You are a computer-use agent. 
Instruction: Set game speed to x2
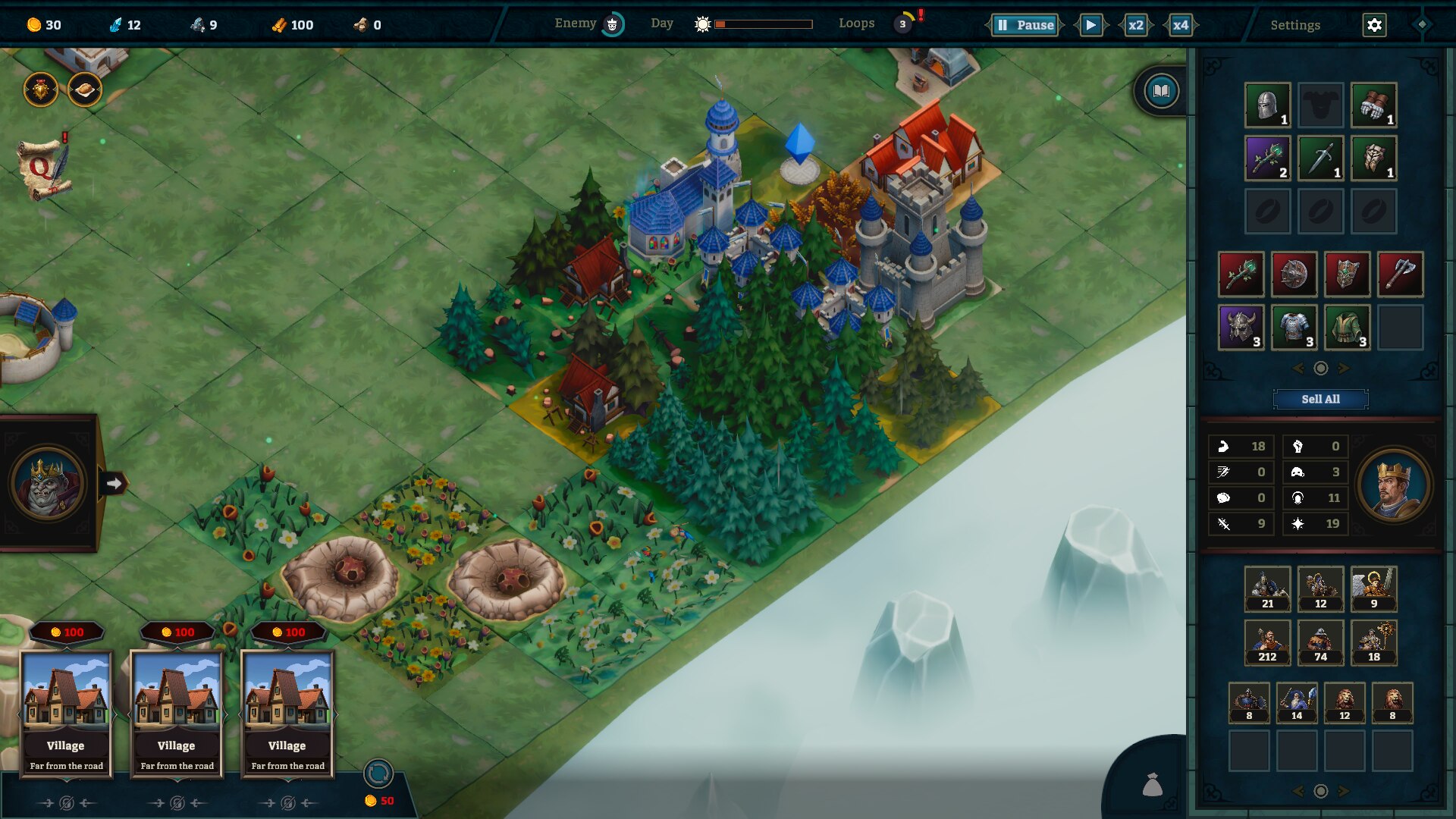pyautogui.click(x=1135, y=25)
